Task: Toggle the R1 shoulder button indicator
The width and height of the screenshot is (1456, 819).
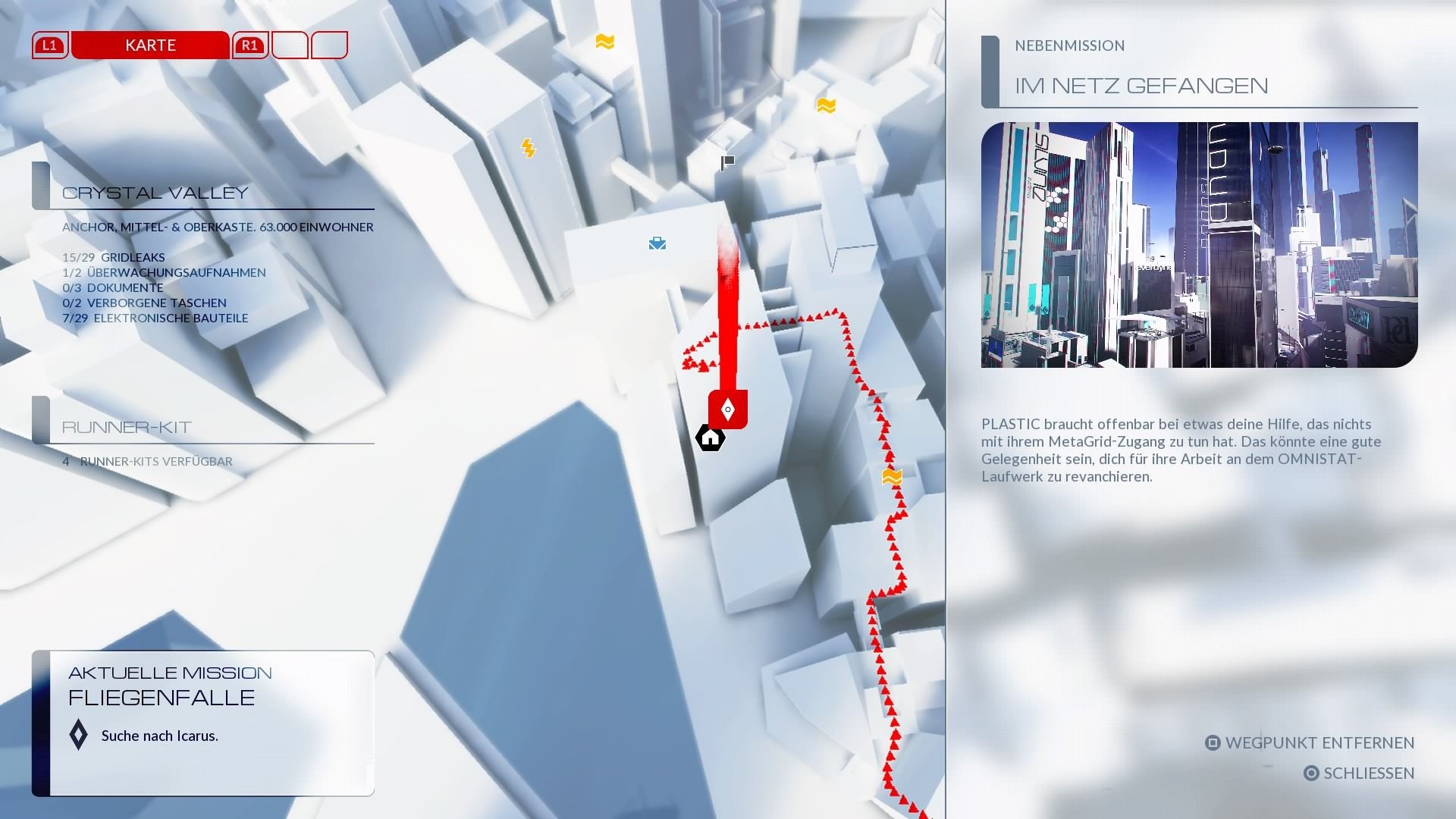Action: pyautogui.click(x=248, y=45)
